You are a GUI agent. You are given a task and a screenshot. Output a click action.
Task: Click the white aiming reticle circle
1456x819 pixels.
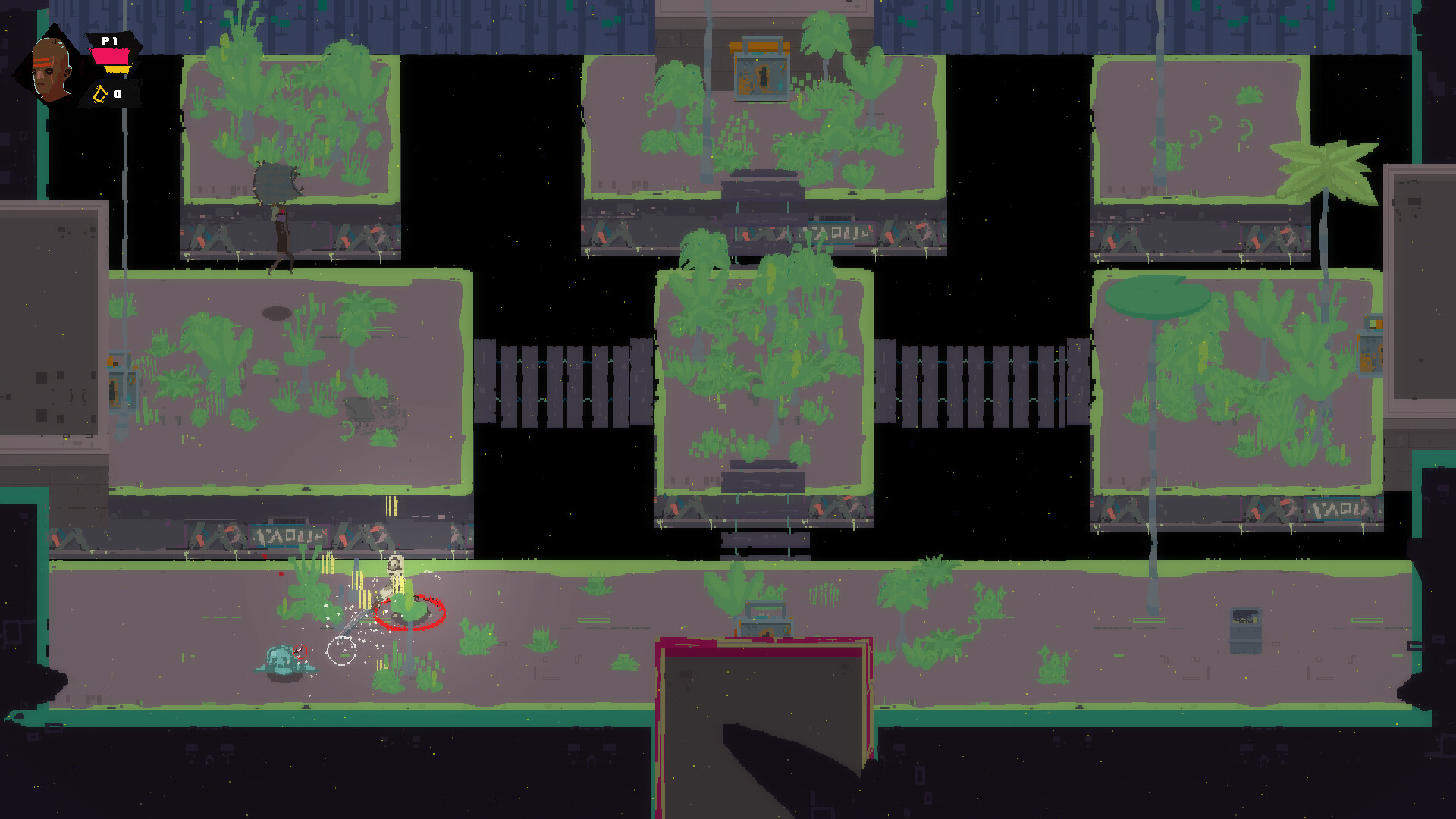[x=344, y=652]
